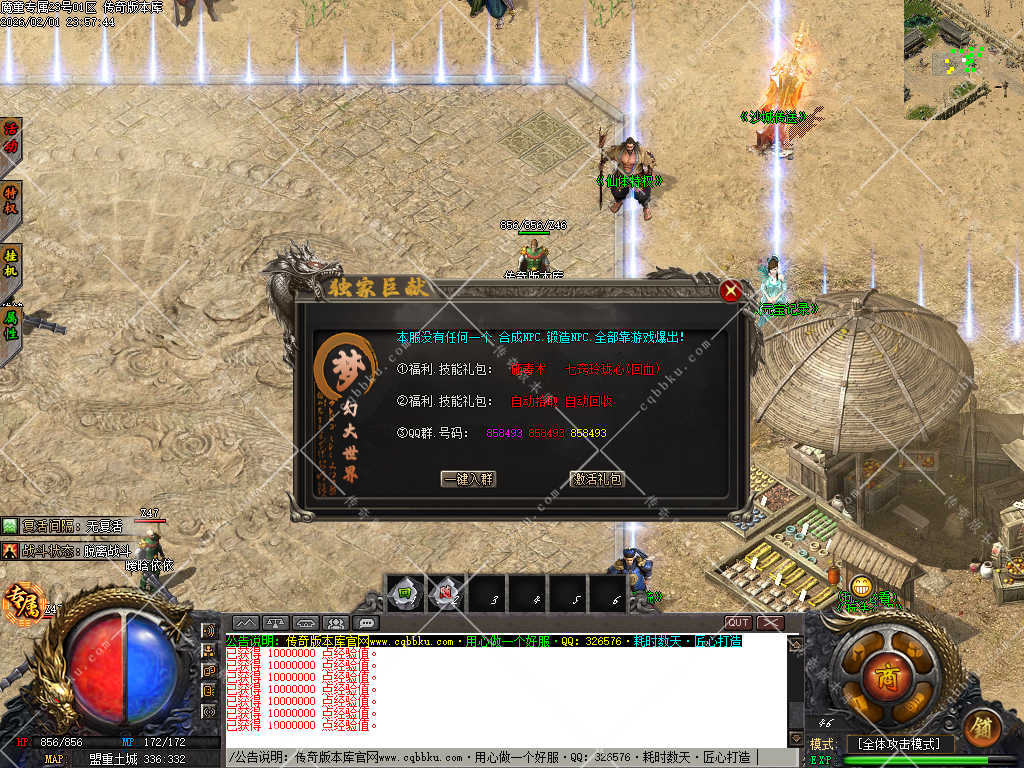
Task: Click the red X button beside OUT
Action: (x=769, y=623)
